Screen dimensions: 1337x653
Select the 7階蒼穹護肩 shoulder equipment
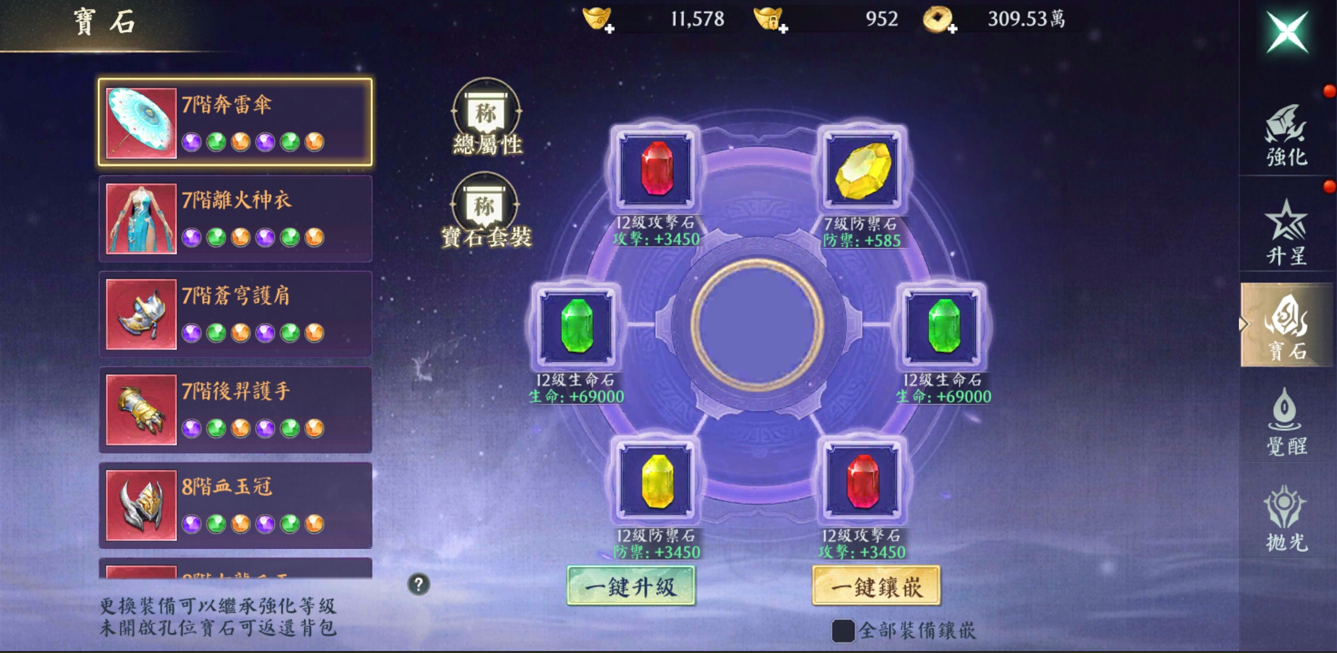[235, 314]
